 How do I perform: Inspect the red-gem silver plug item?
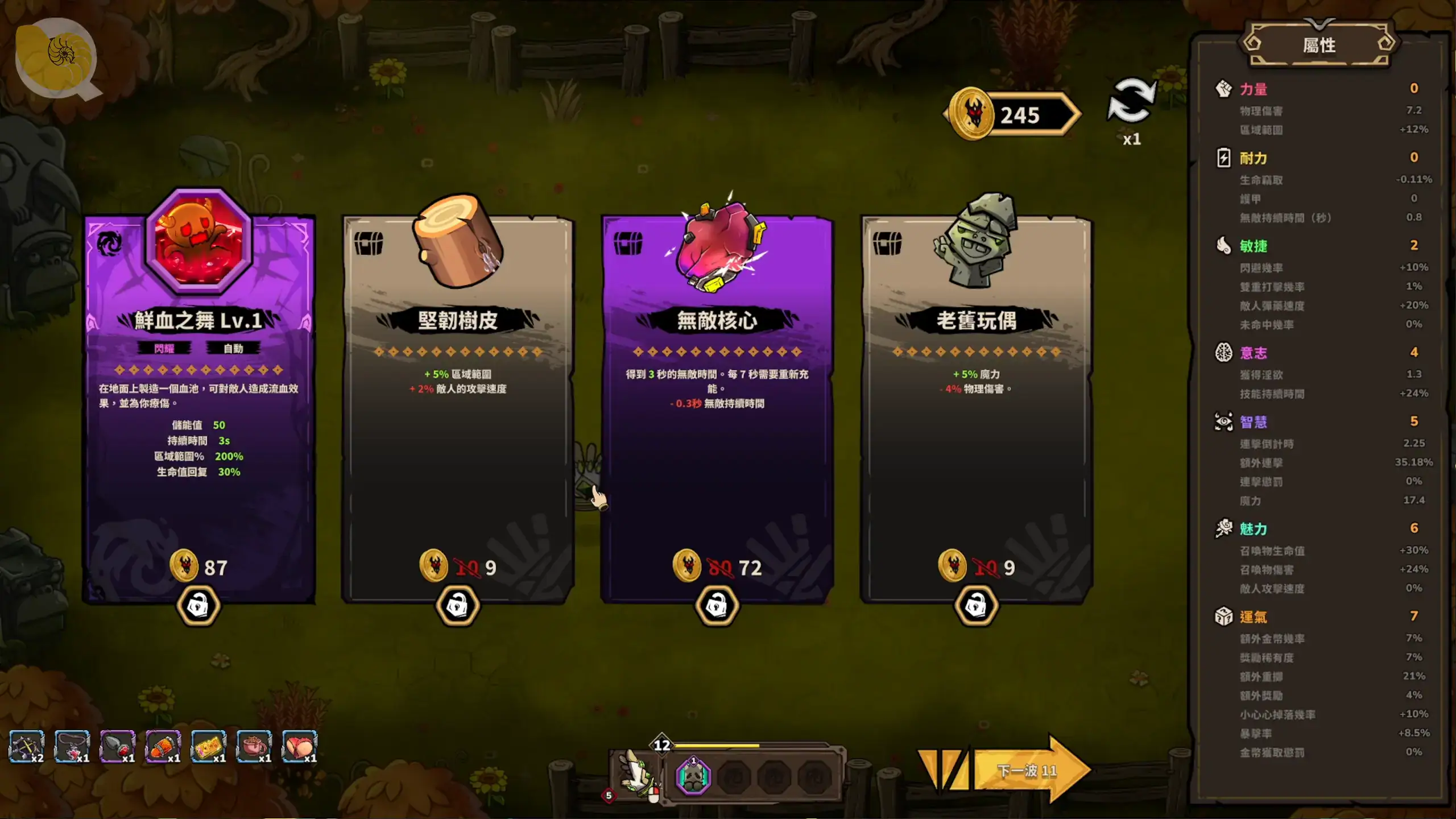pos(117,746)
